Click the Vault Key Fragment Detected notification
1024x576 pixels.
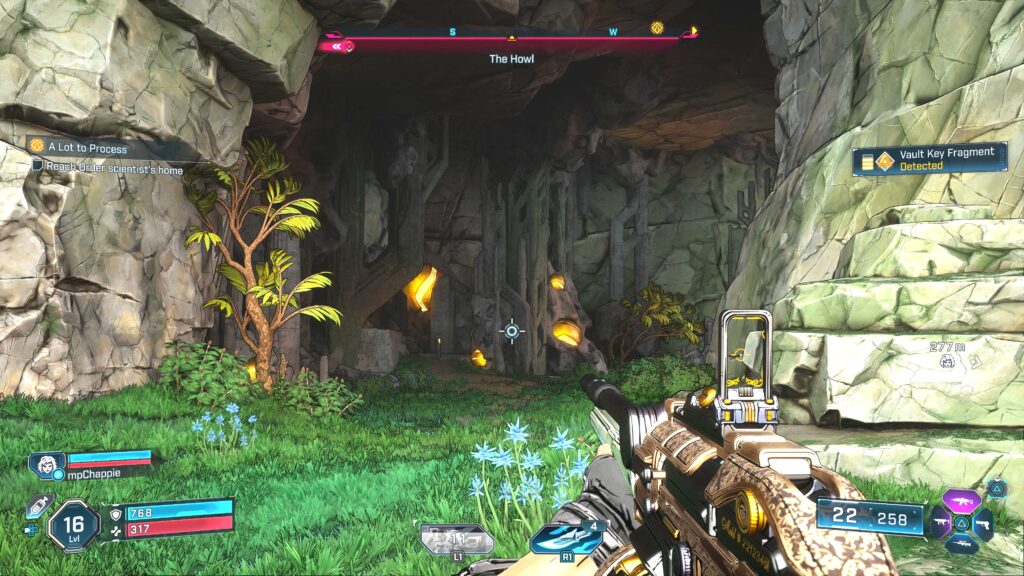[929, 159]
